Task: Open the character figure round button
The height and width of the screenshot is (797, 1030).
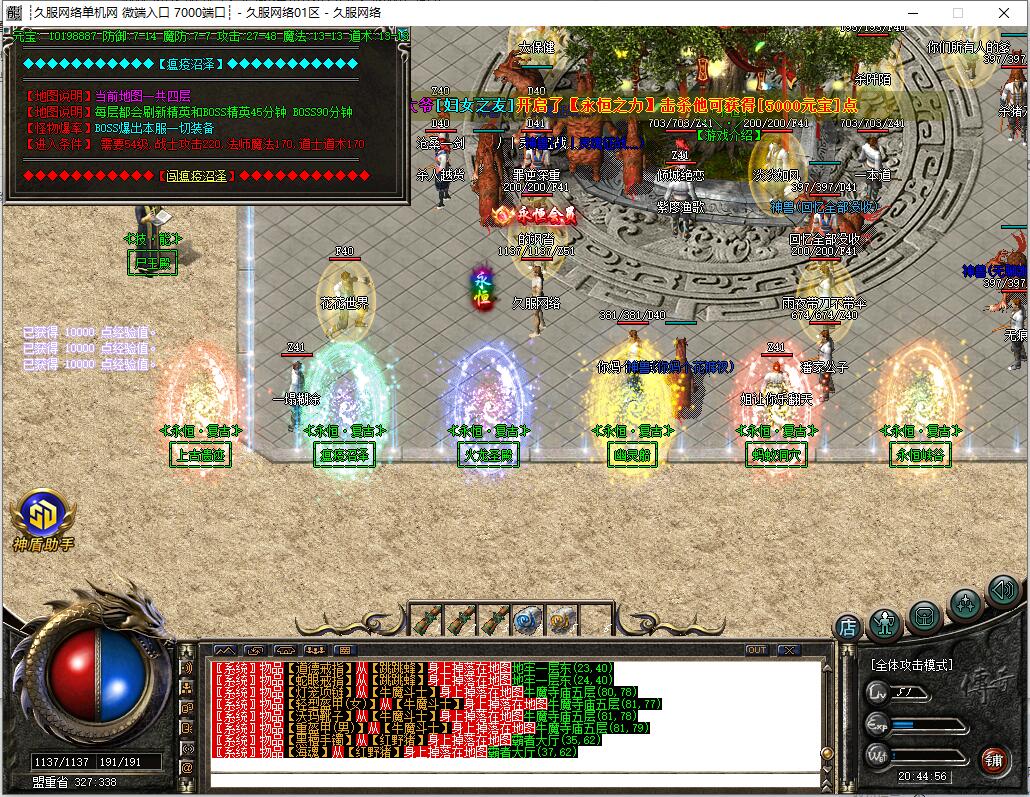Action: coord(885,623)
